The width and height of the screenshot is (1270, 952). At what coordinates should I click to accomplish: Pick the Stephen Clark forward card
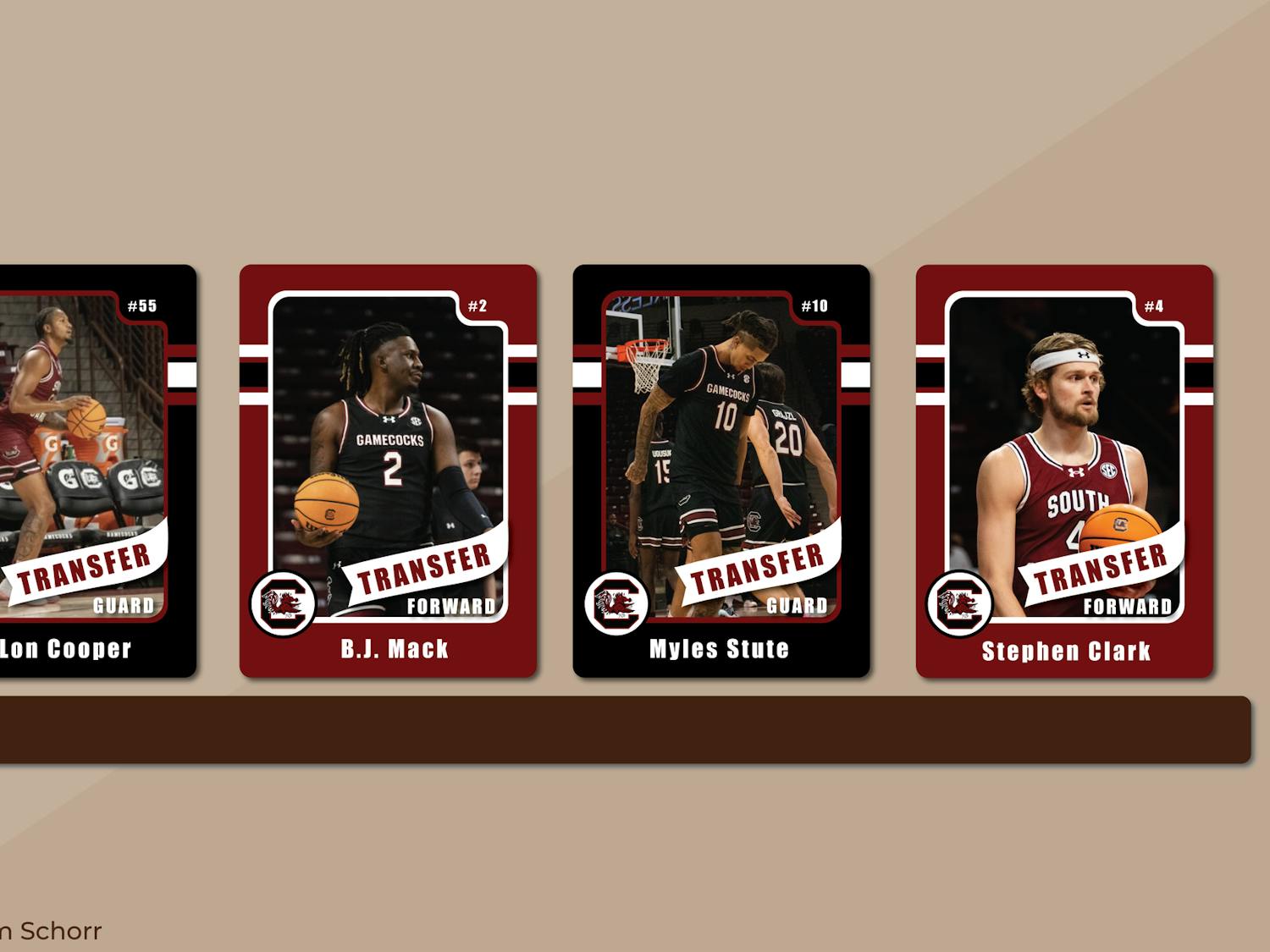pyautogui.click(x=1064, y=470)
